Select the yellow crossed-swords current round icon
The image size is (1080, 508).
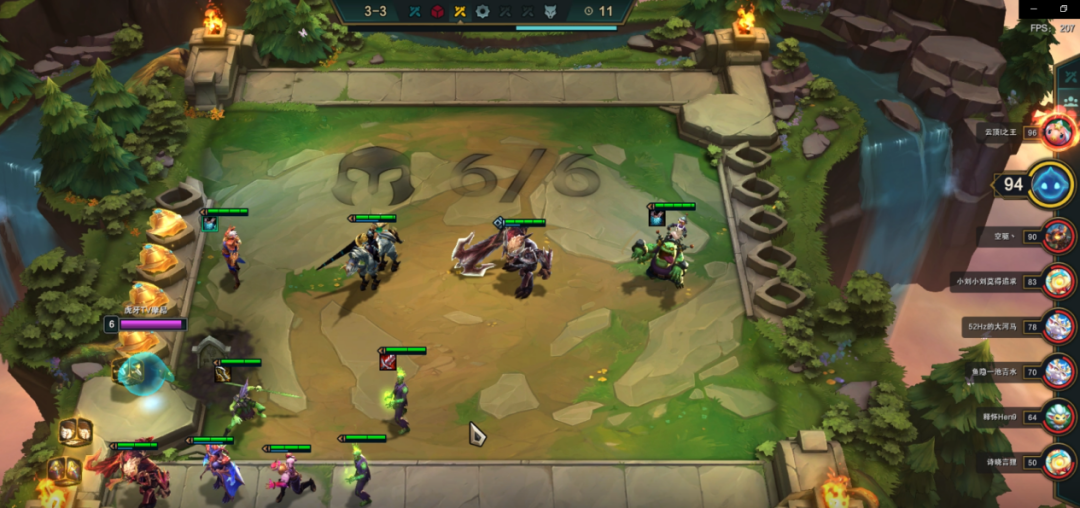pos(460,12)
